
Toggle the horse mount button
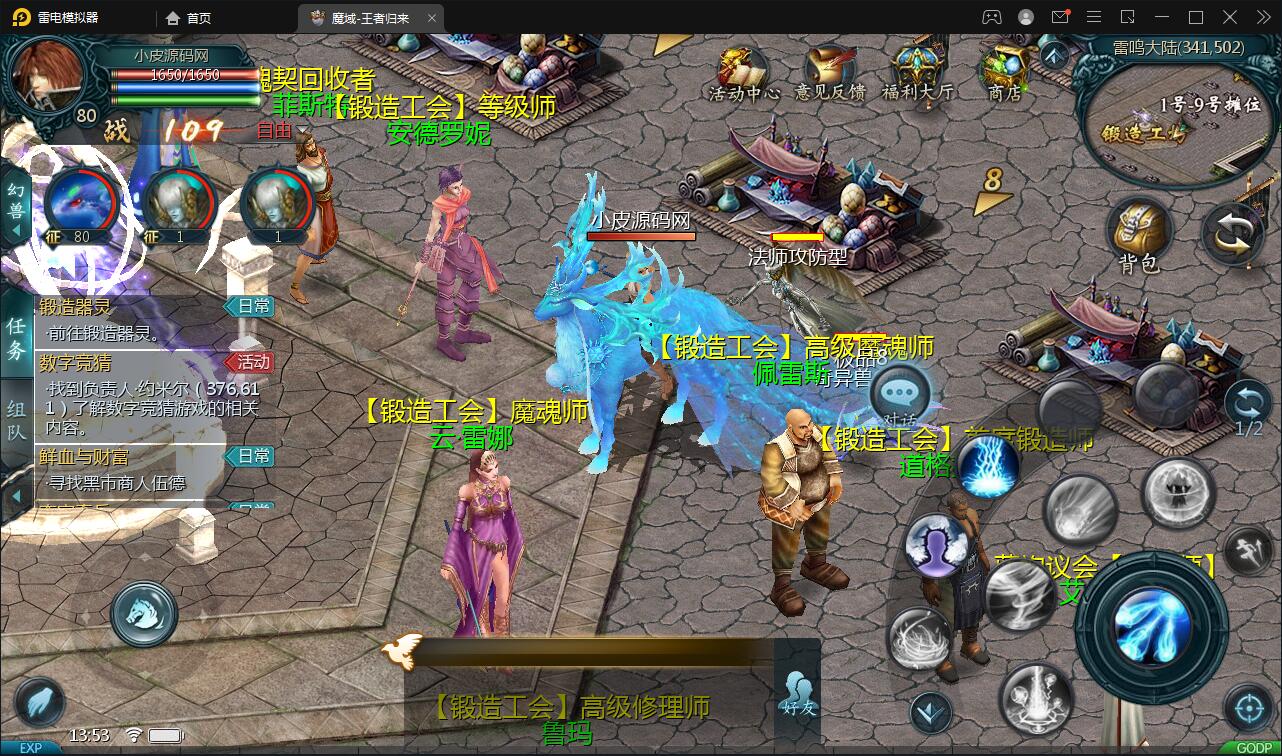[144, 613]
